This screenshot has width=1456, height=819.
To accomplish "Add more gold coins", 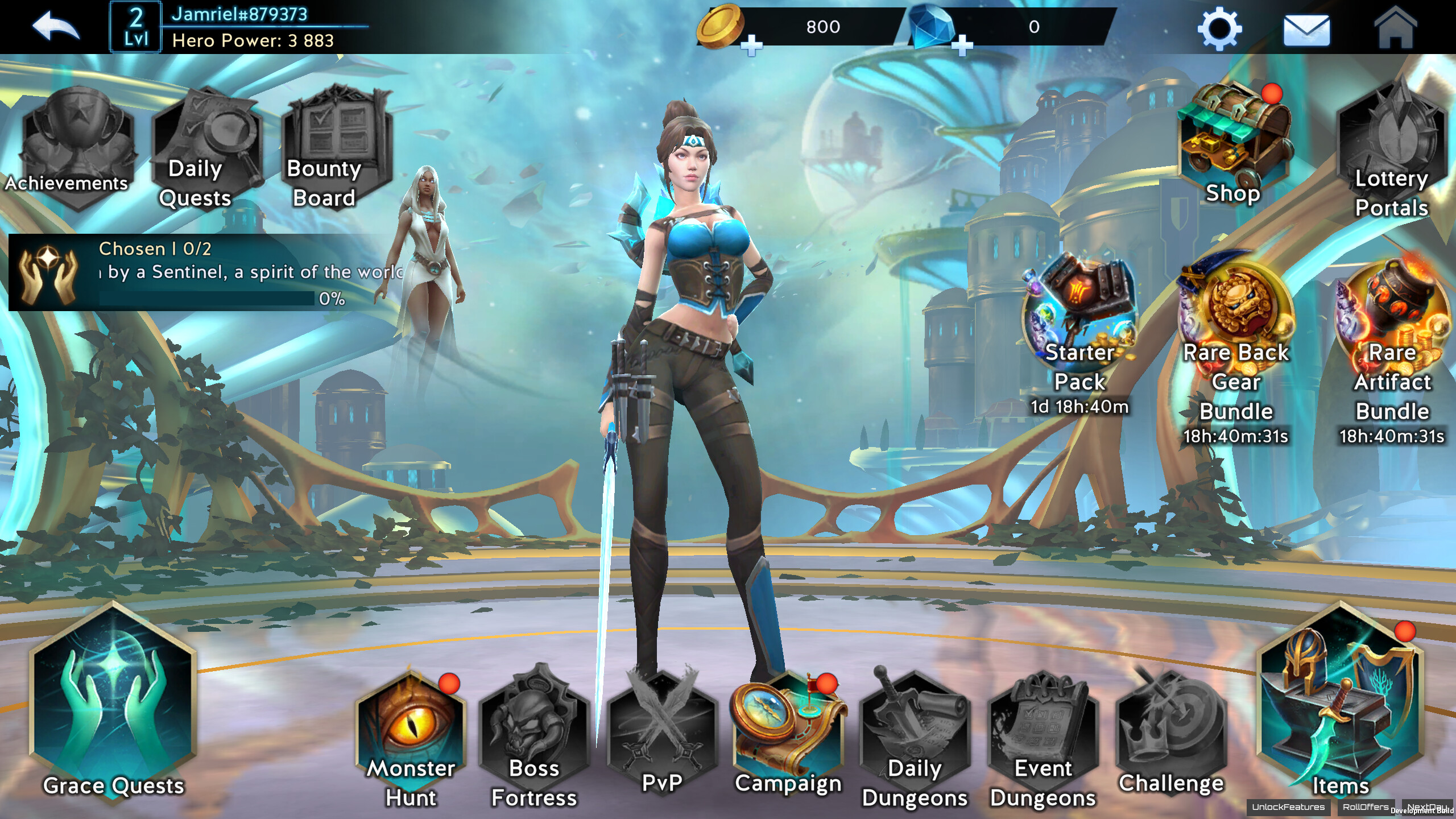I will pos(751,45).
